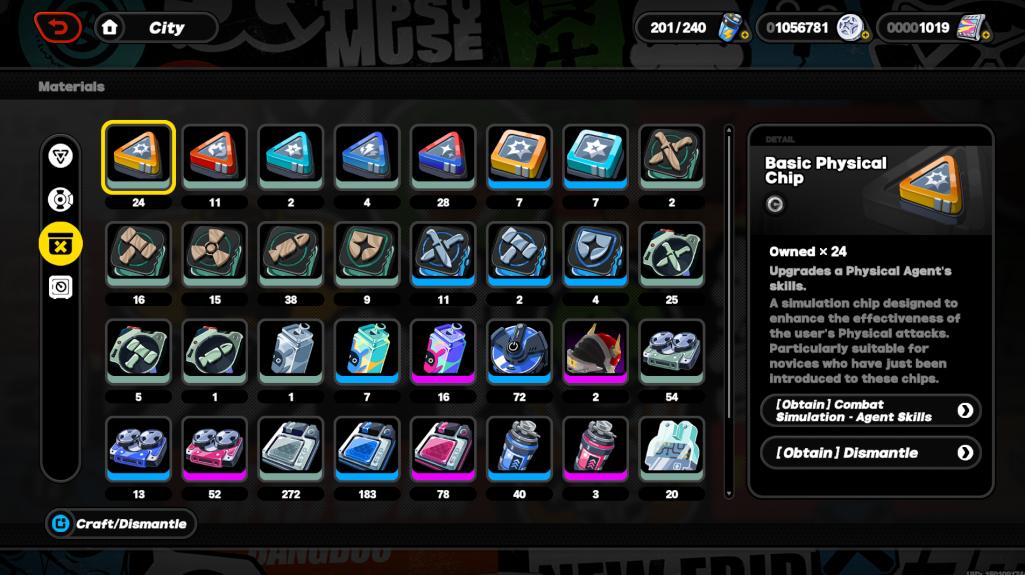The image size is (1025, 575).
Task: Select the red fire chip with 11 owned
Action: pos(215,158)
